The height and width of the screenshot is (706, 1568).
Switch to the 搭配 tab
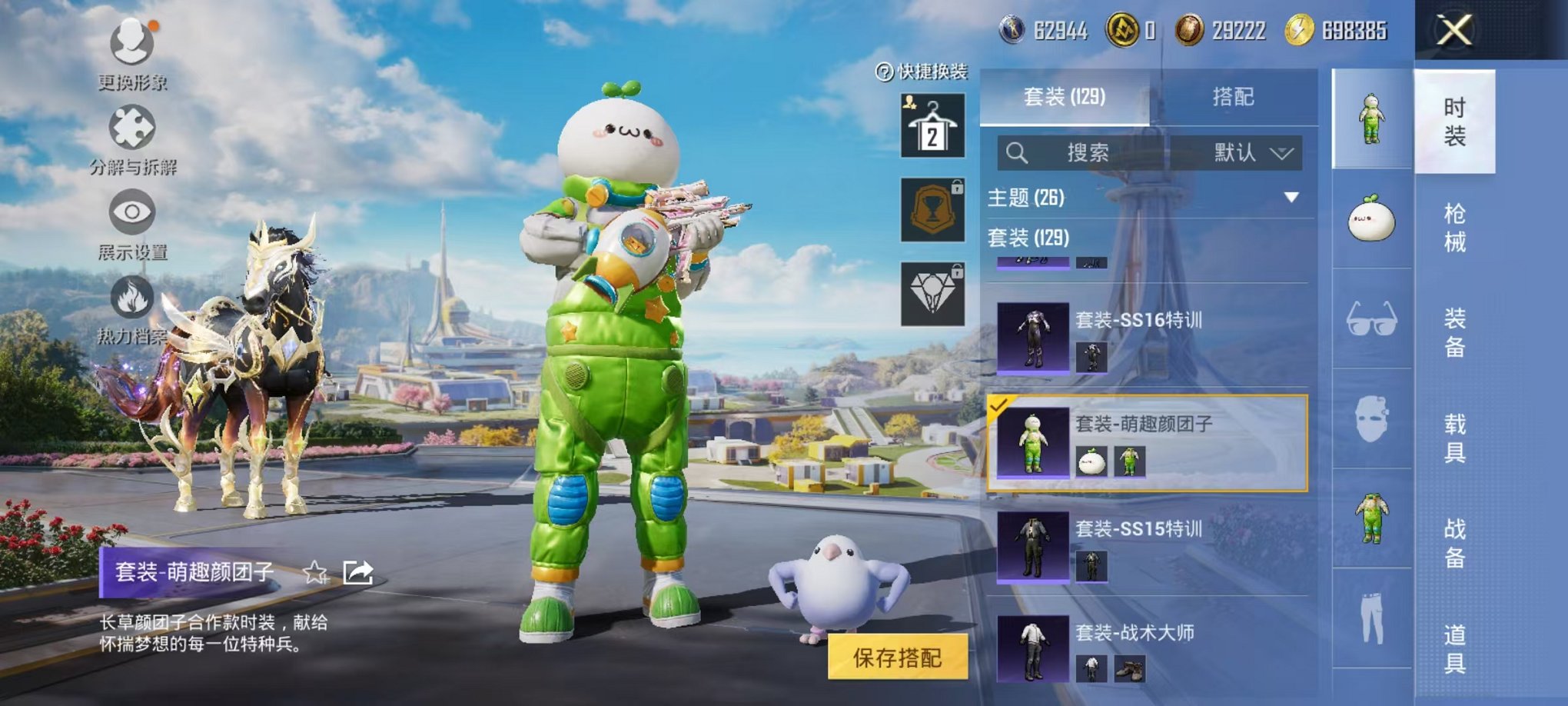tap(1233, 97)
